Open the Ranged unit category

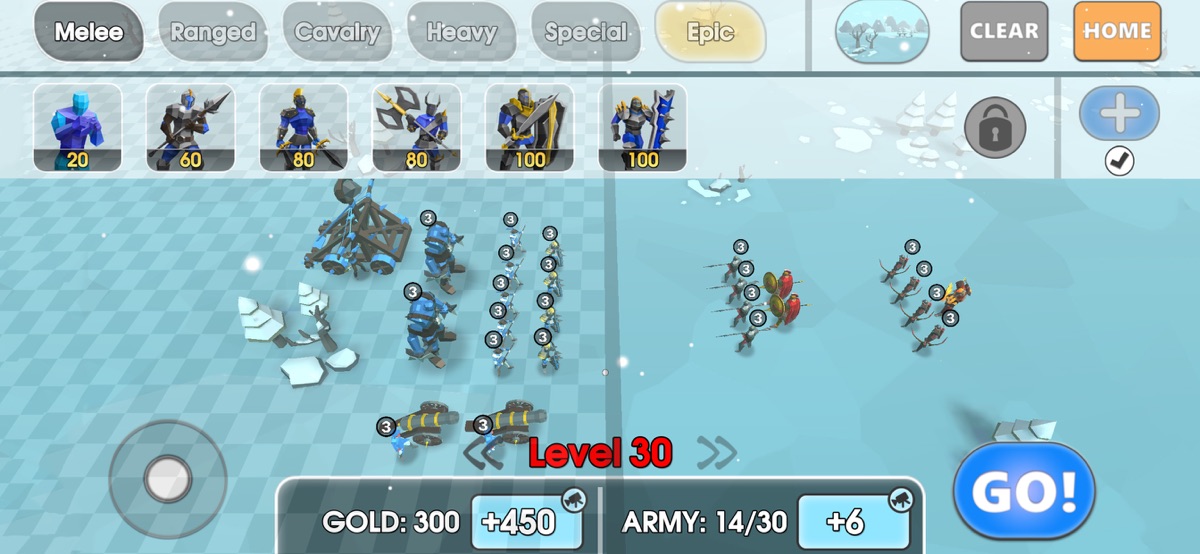tap(213, 32)
